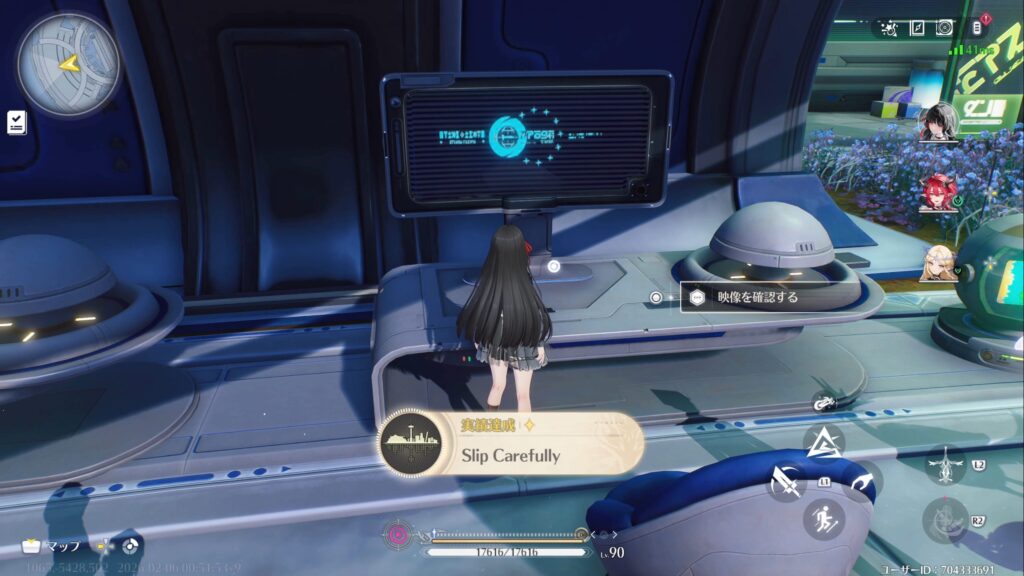Click the Slip Carefully achievement banner
Screen dimensions: 1024x576
click(511, 444)
